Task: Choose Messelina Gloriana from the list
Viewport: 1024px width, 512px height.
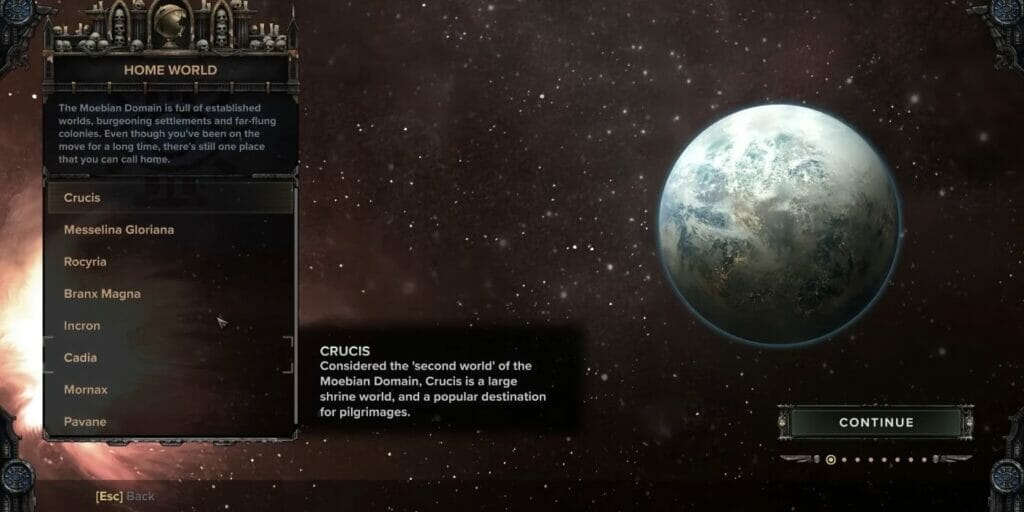Action: pos(170,230)
